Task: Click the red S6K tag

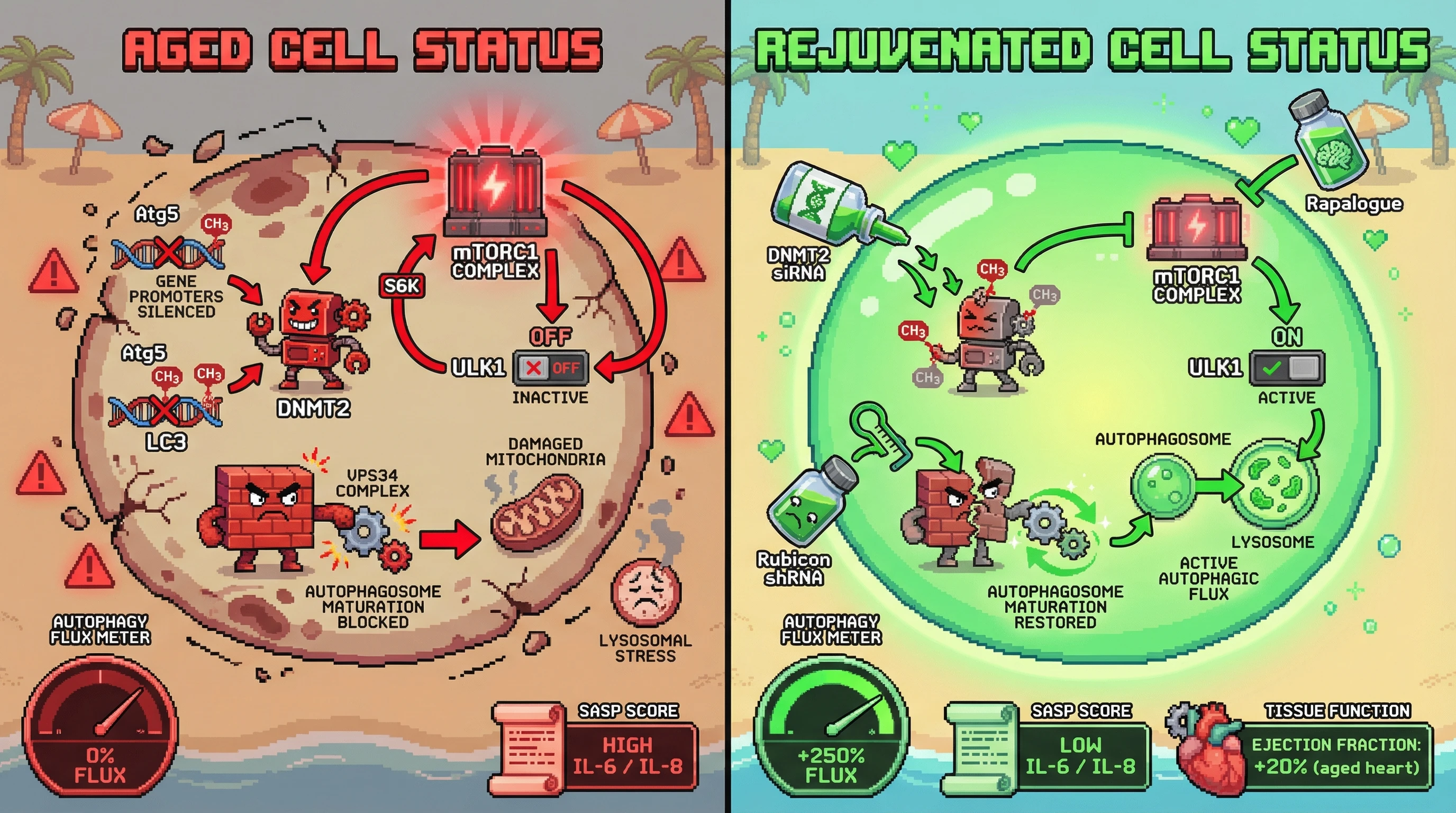Action: click(402, 286)
